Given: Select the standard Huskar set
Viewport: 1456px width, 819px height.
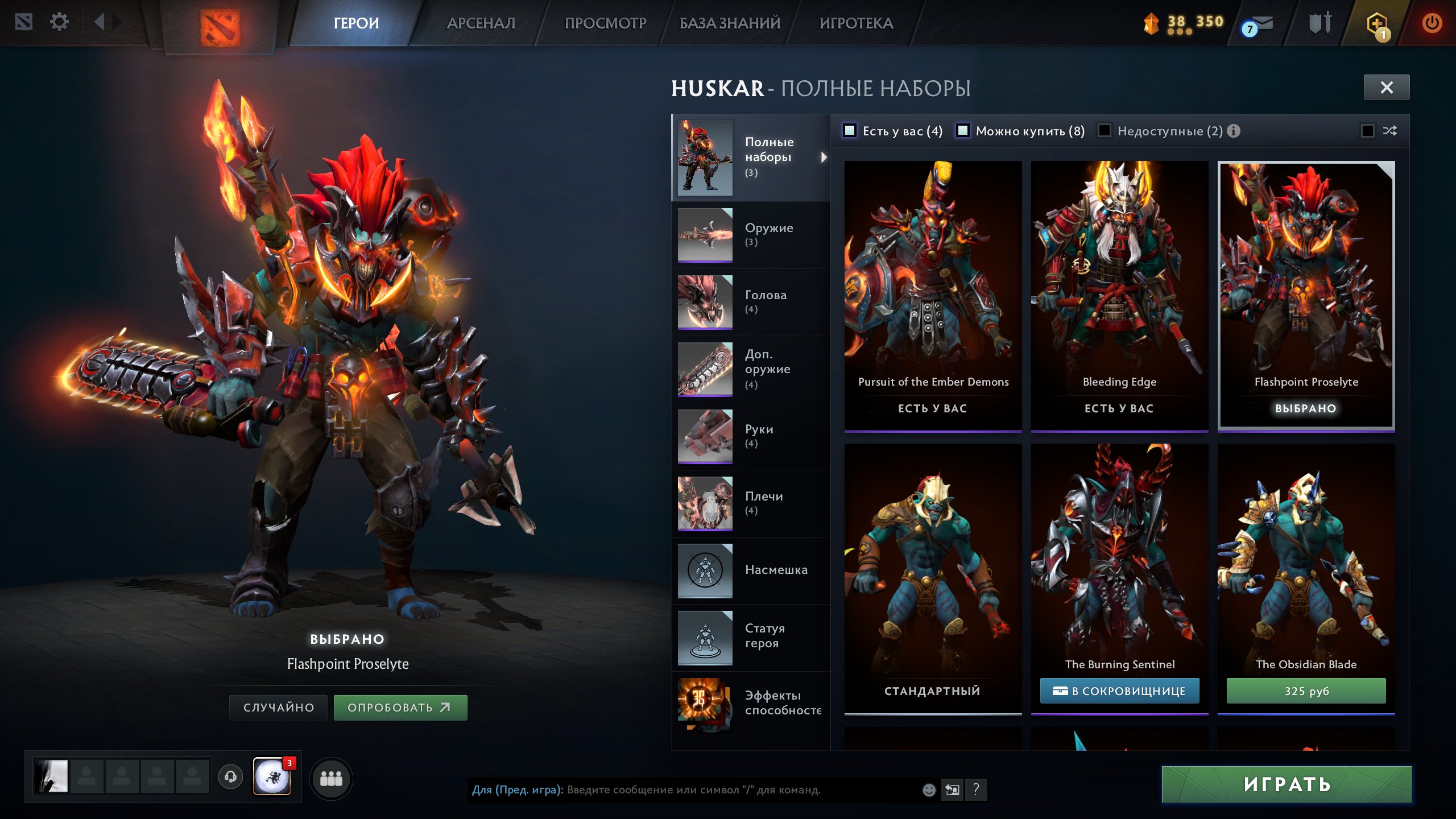Looking at the screenshot, I should [933, 574].
